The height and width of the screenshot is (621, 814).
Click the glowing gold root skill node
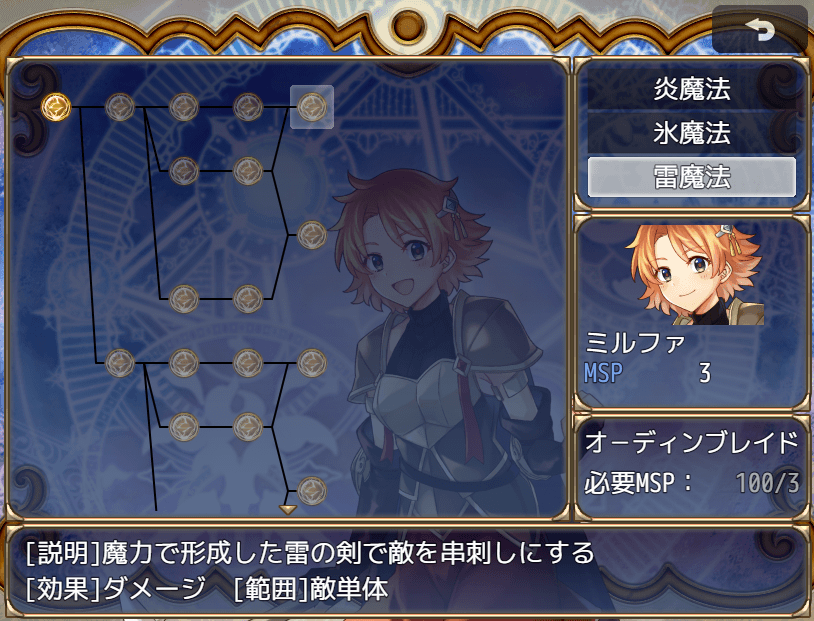tap(56, 105)
